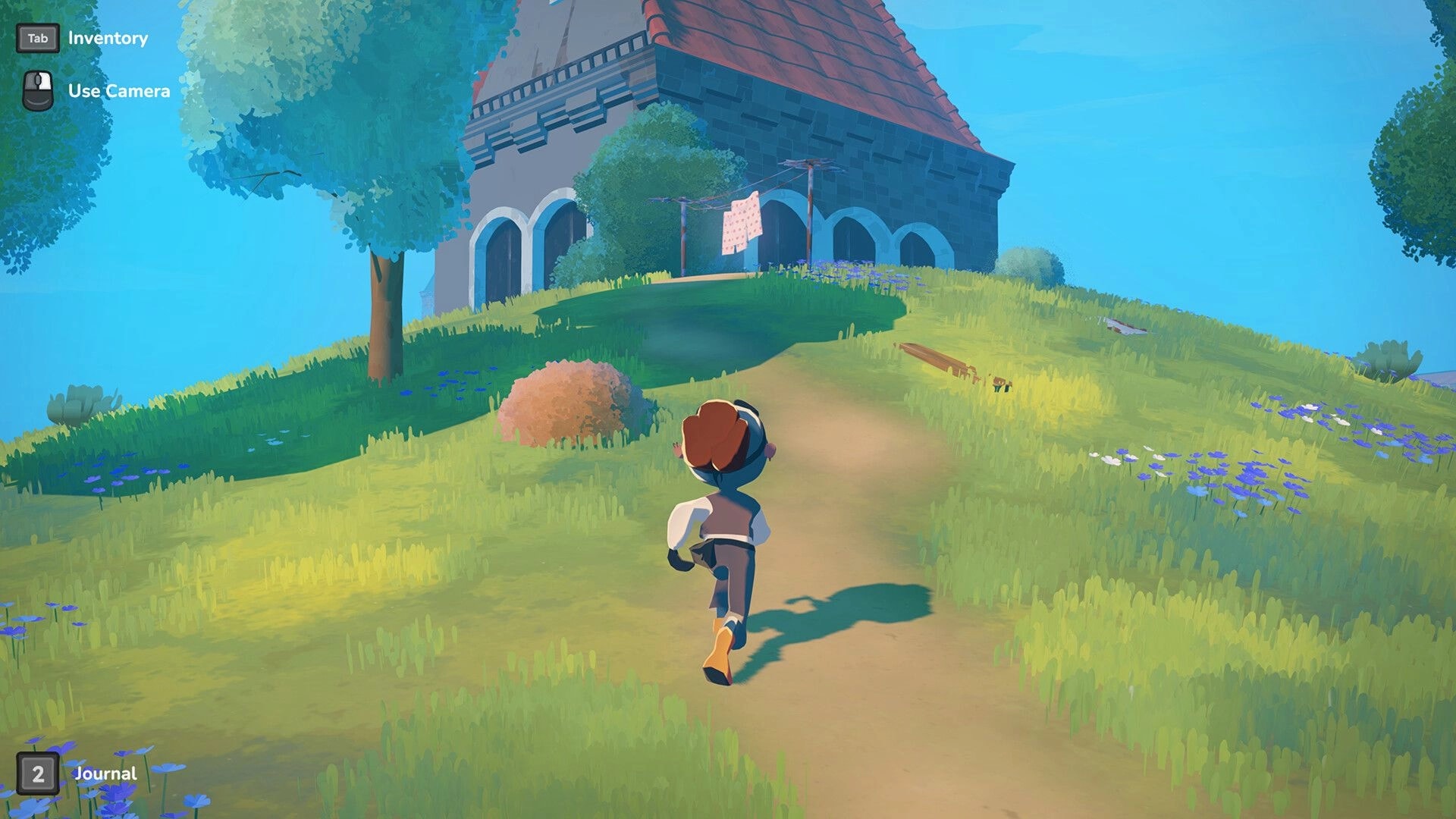Click the Tab key Inventory icon
Image resolution: width=1456 pixels, height=819 pixels.
point(39,37)
